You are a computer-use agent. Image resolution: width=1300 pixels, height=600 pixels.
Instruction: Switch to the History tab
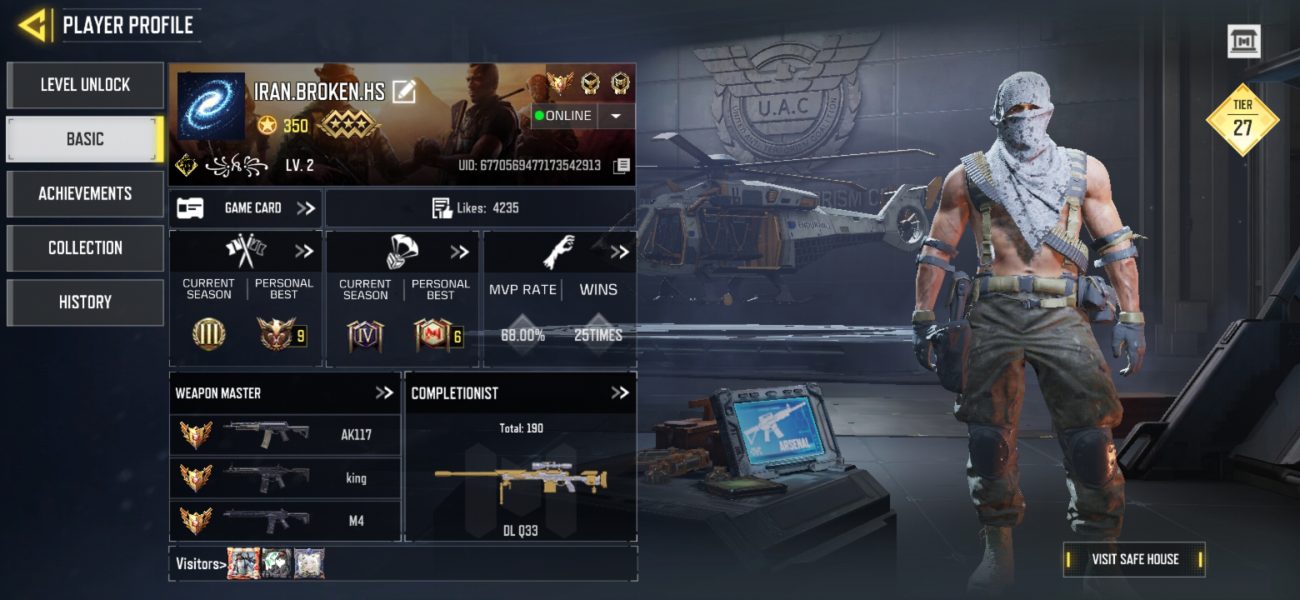click(x=85, y=302)
